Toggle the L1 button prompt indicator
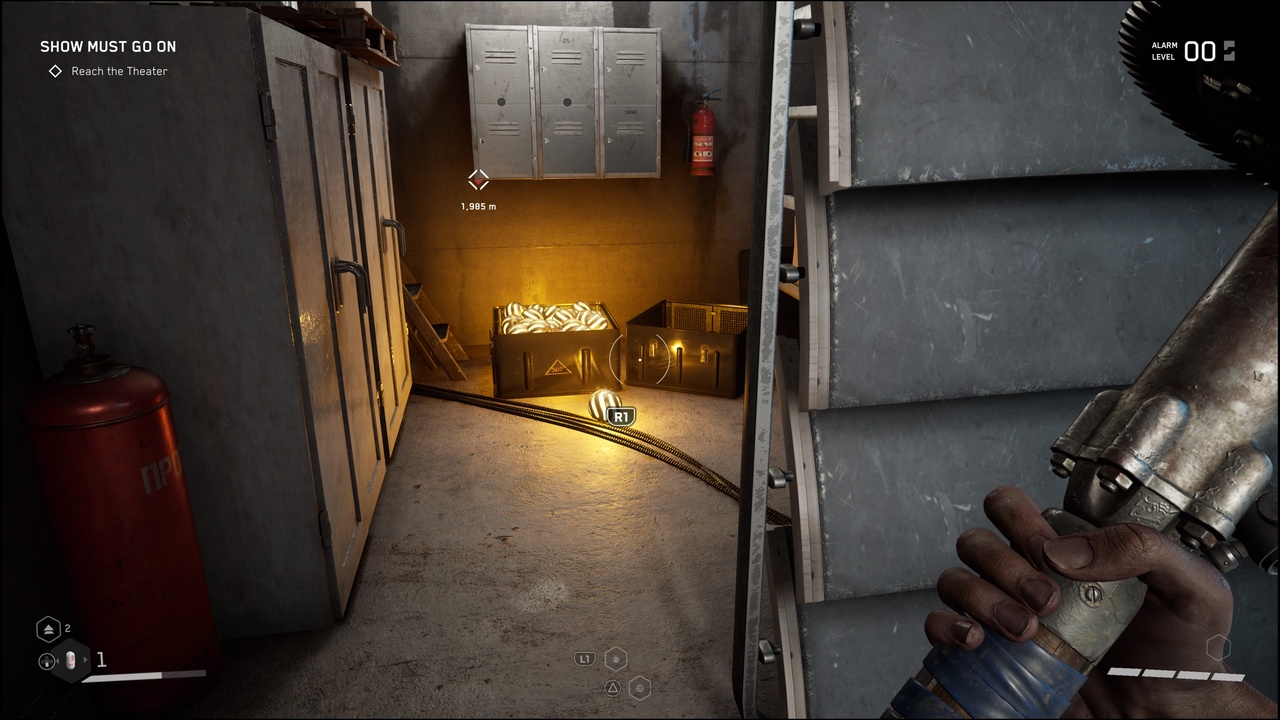The width and height of the screenshot is (1280, 720). point(585,658)
